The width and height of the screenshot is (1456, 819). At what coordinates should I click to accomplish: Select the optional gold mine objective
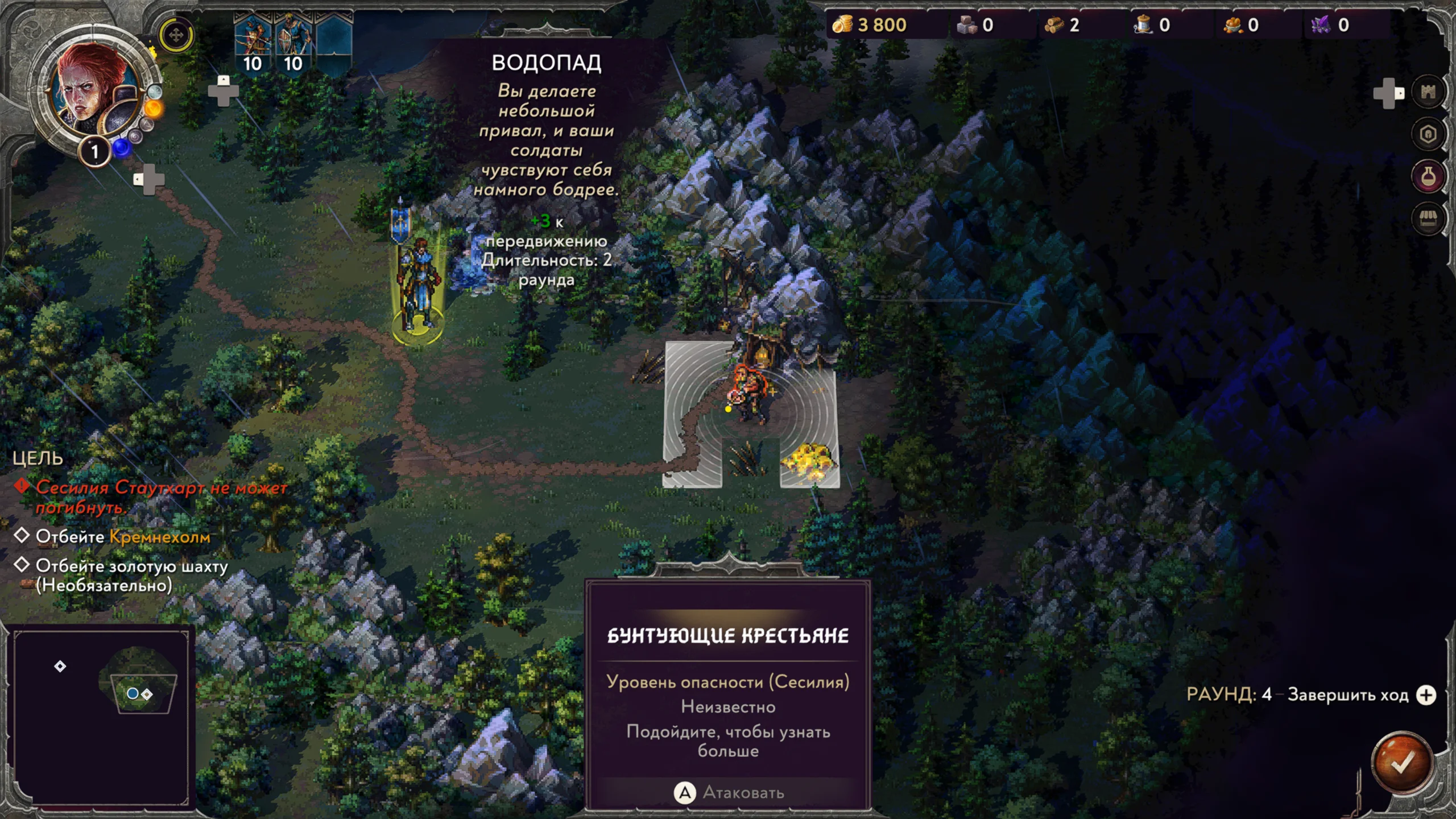(x=131, y=575)
